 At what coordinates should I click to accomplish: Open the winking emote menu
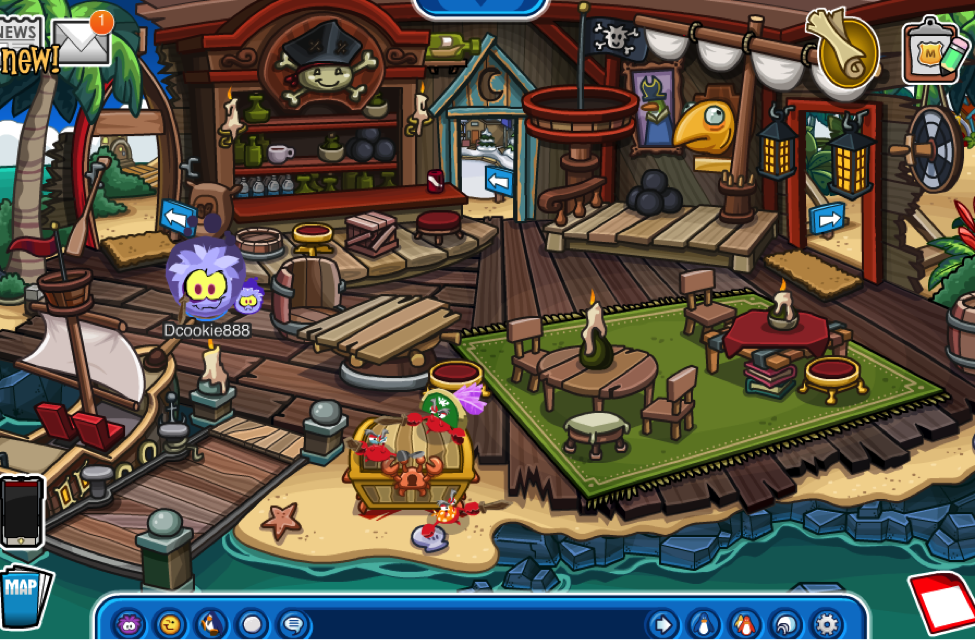click(x=171, y=625)
